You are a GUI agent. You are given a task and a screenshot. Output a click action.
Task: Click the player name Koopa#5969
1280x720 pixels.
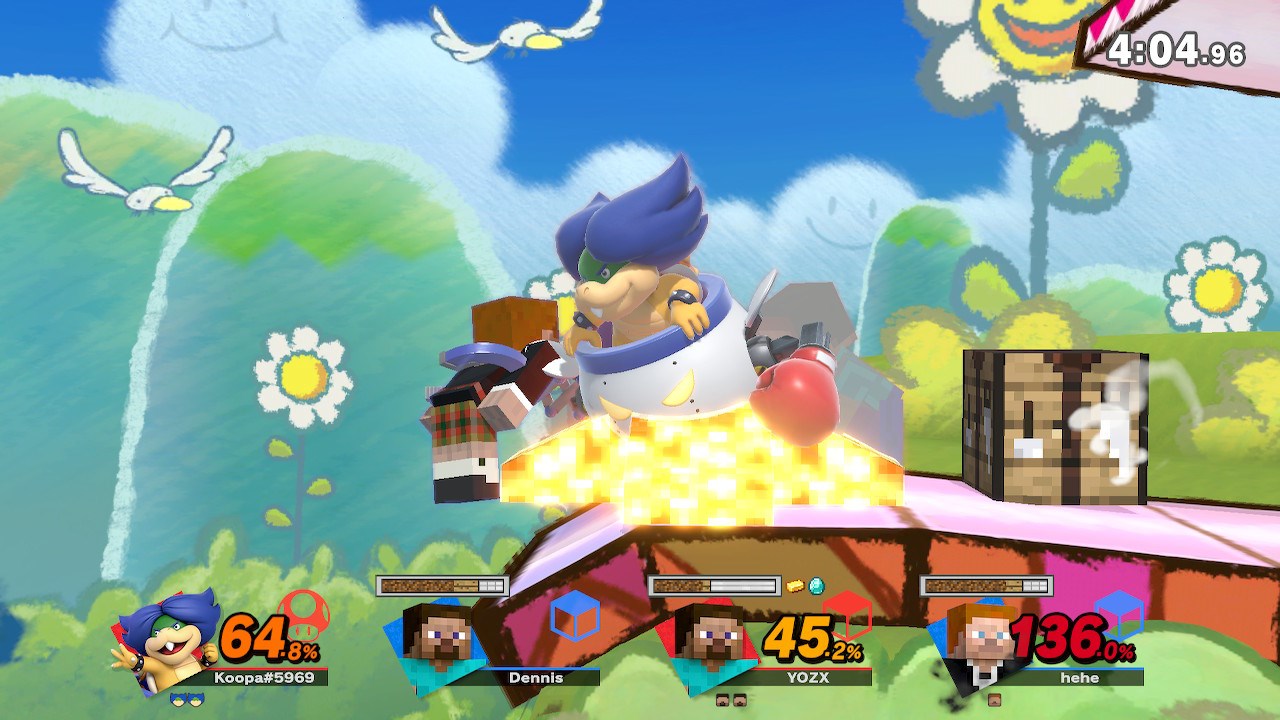[x=263, y=678]
